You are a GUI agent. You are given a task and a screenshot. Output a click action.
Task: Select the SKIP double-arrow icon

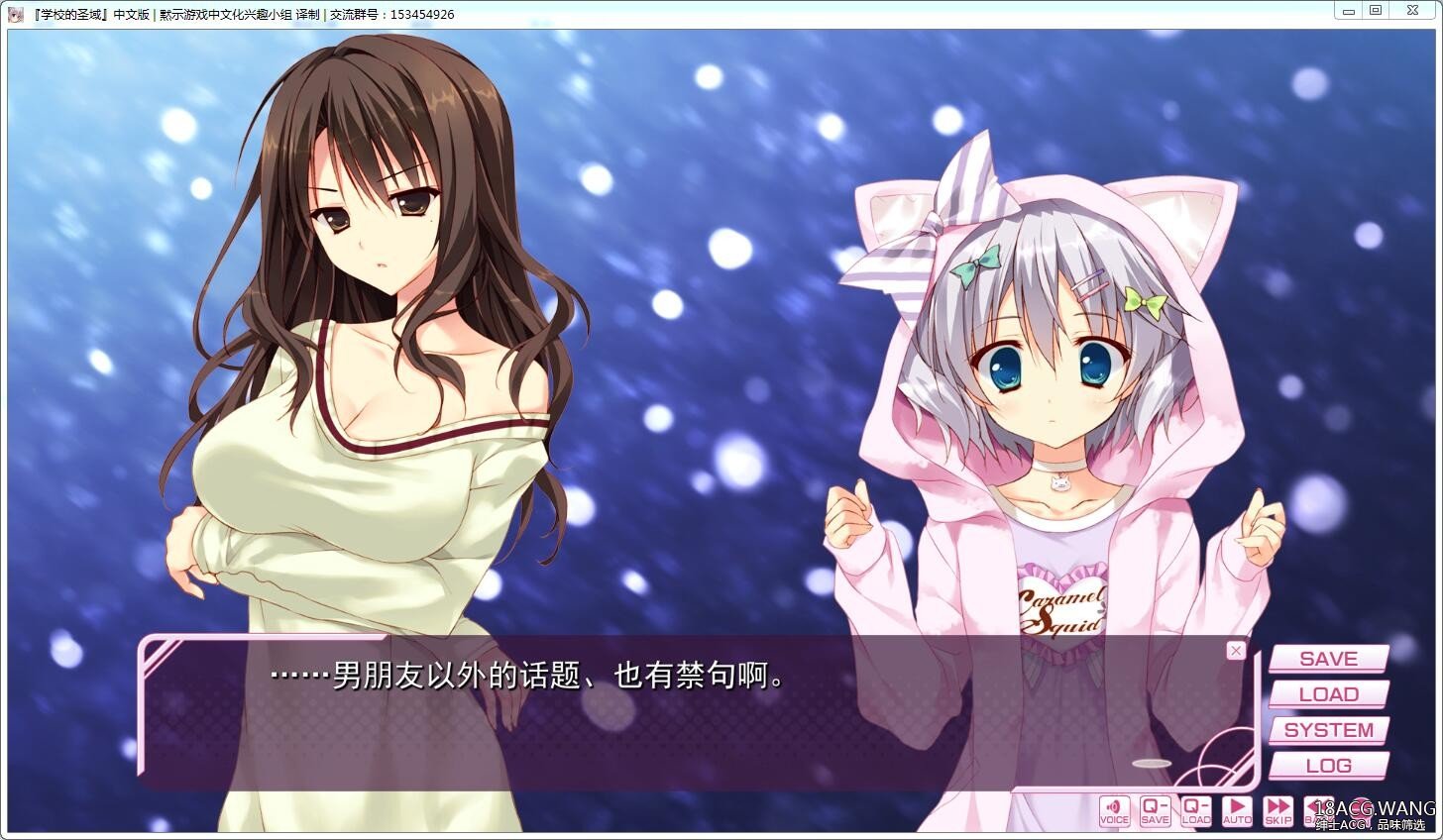pos(1277,810)
